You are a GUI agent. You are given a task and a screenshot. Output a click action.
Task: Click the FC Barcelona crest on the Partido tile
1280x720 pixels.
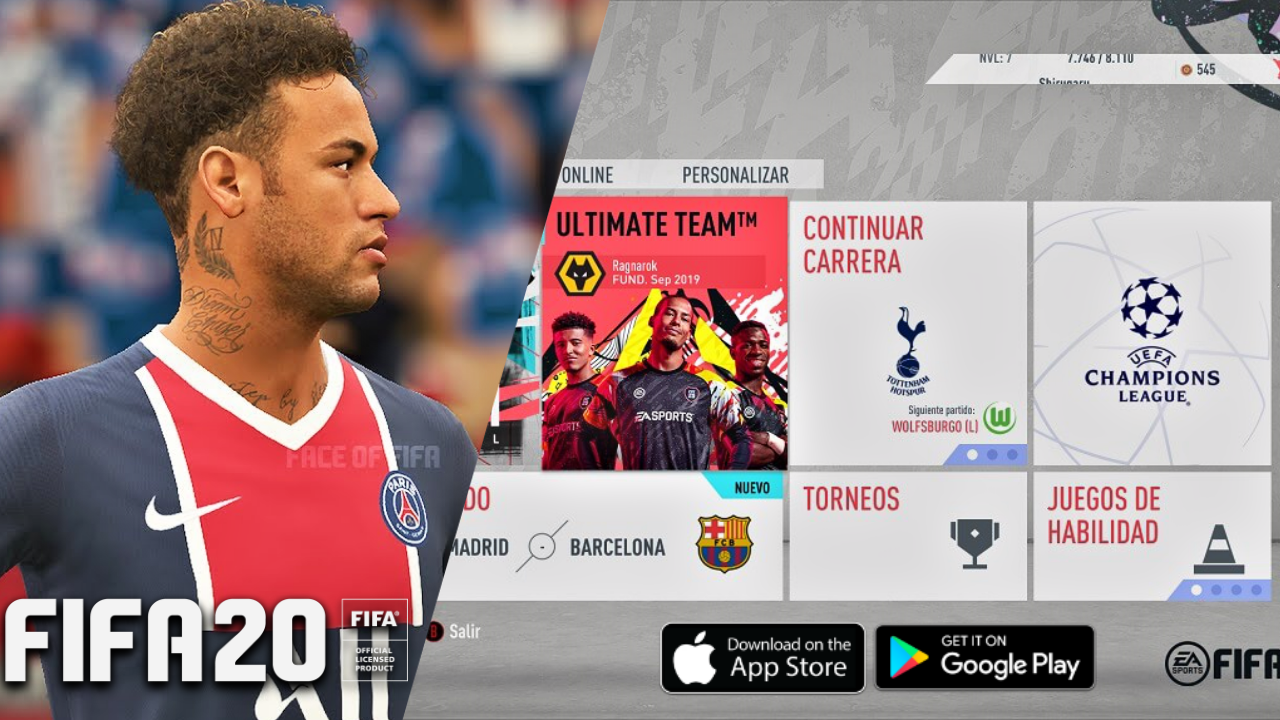(724, 546)
